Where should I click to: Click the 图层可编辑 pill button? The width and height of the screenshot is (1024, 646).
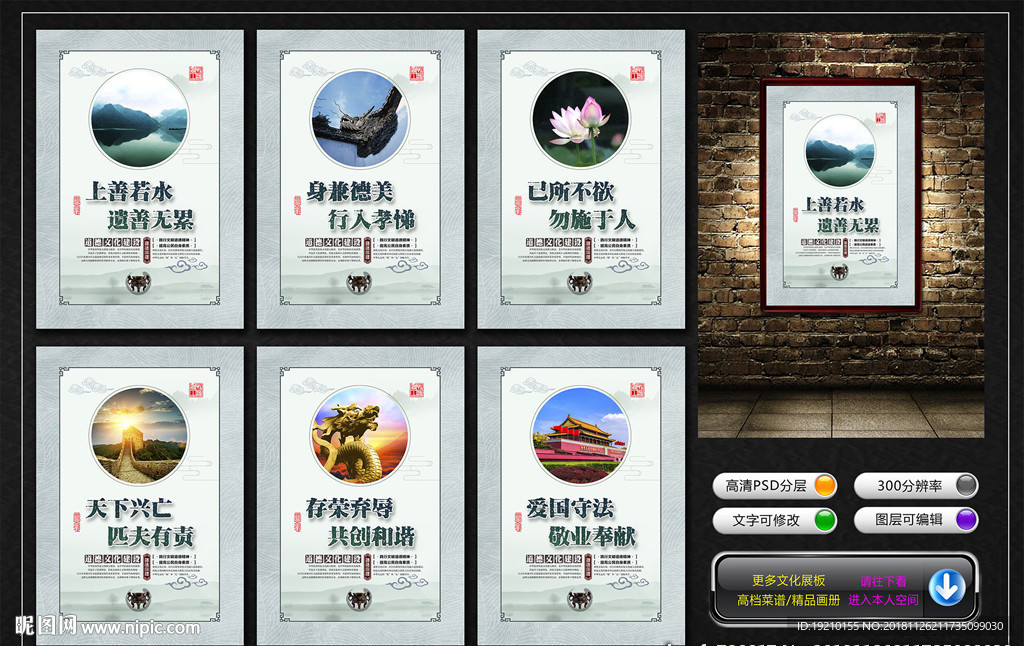[916, 520]
